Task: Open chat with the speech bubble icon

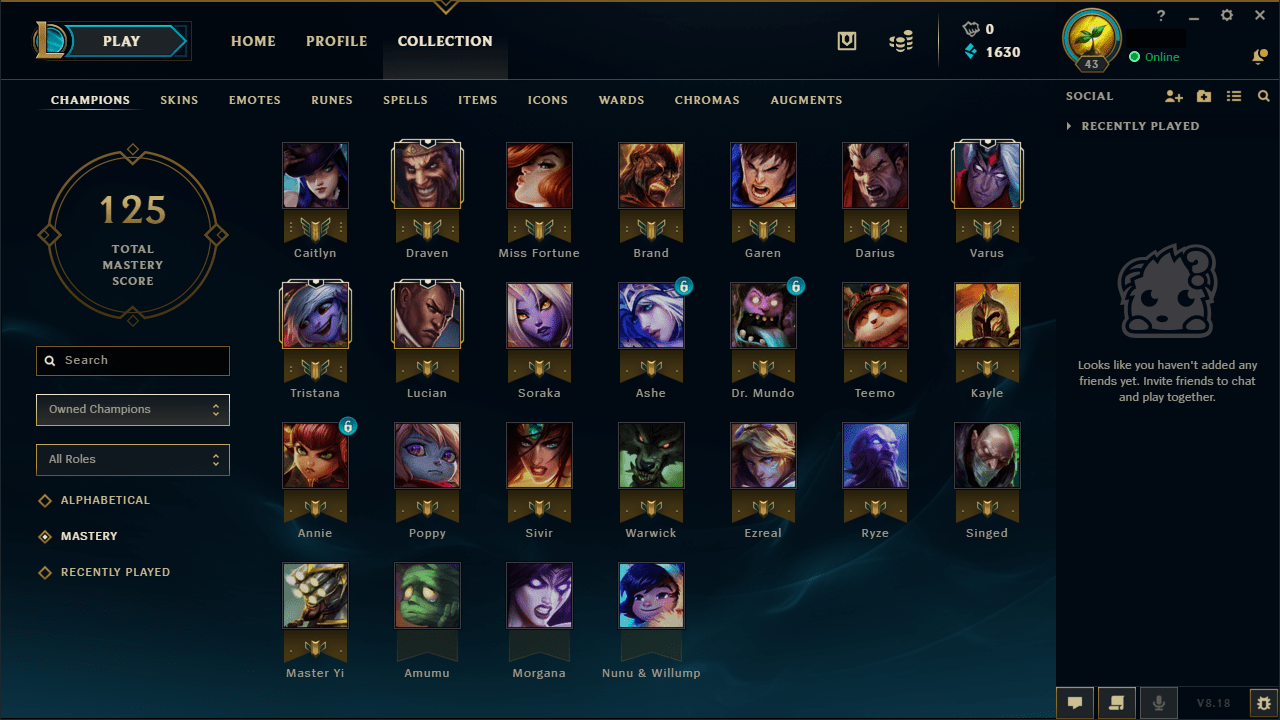Action: point(1075,703)
